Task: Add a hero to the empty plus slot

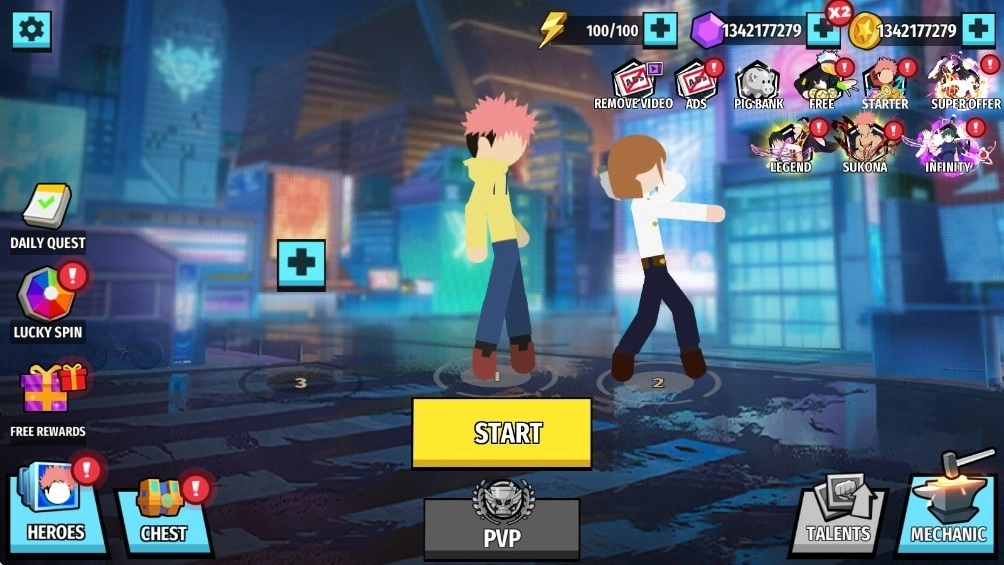Action: point(301,264)
